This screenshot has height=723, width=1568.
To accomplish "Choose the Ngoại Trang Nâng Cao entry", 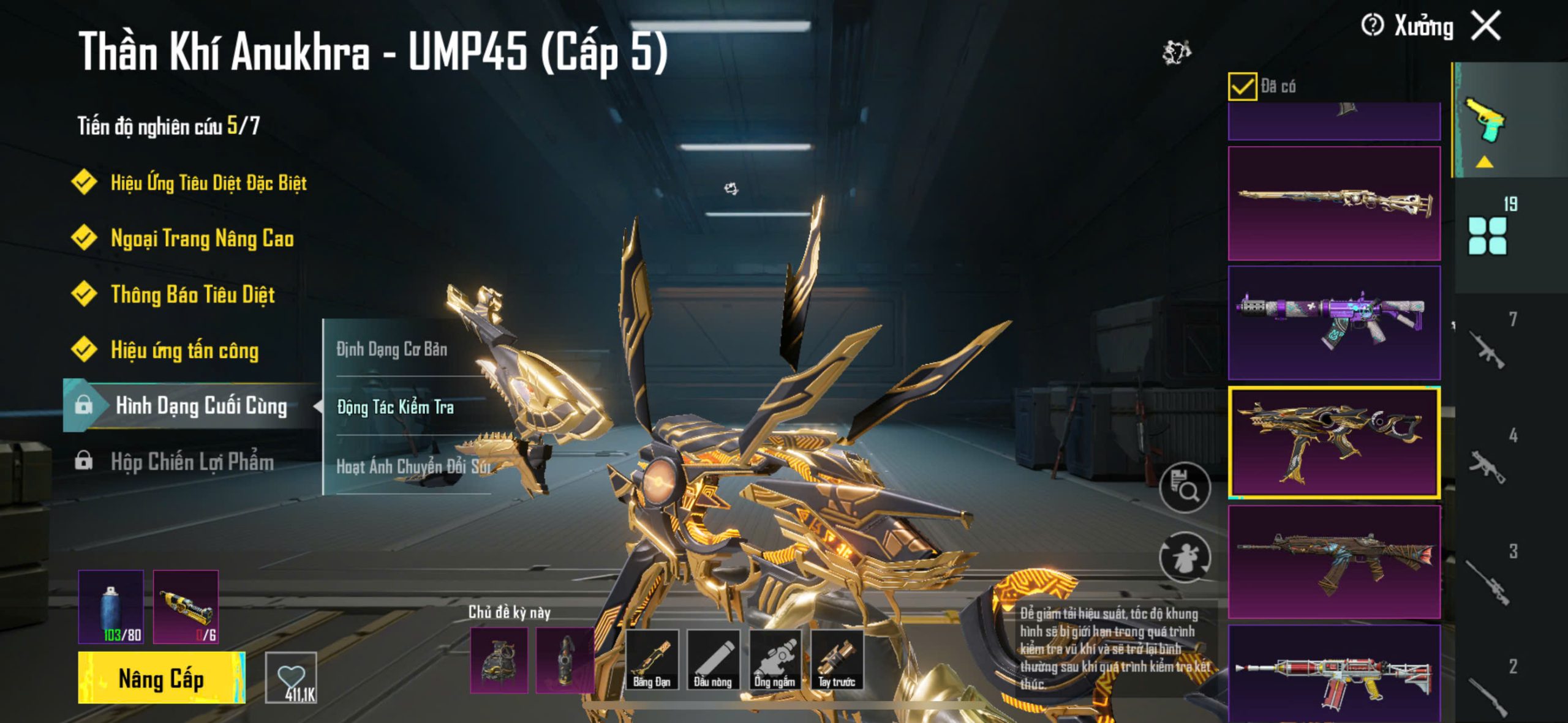I will 202,238.
